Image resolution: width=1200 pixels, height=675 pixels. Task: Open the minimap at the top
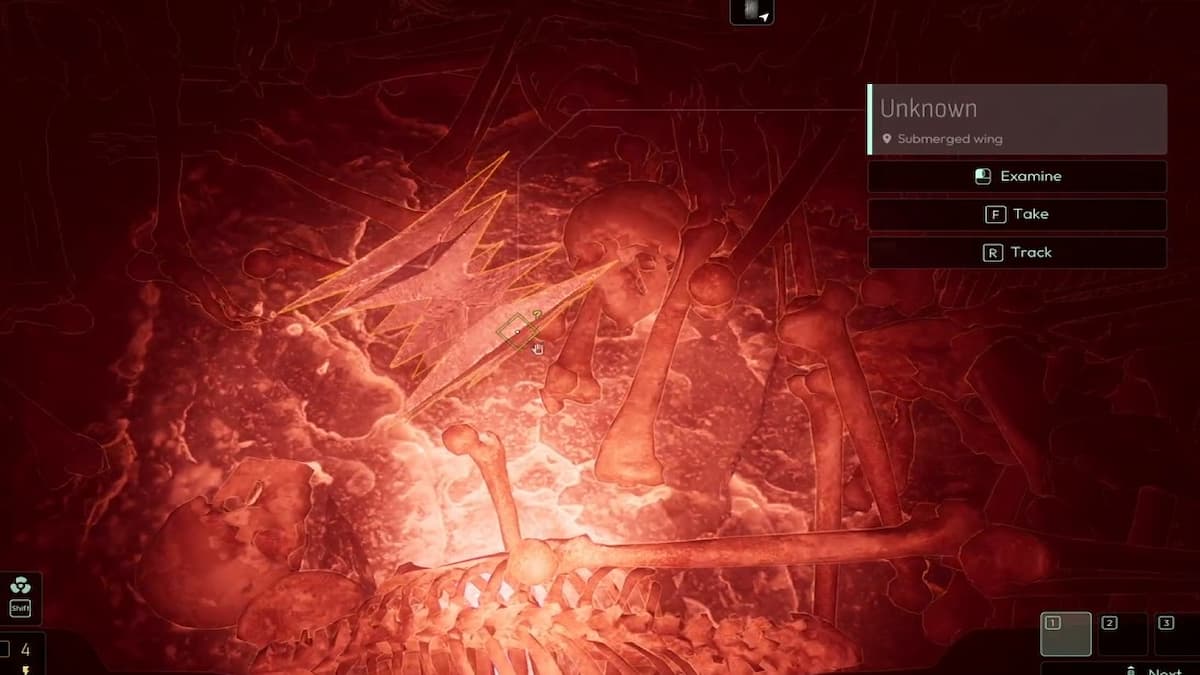752,12
